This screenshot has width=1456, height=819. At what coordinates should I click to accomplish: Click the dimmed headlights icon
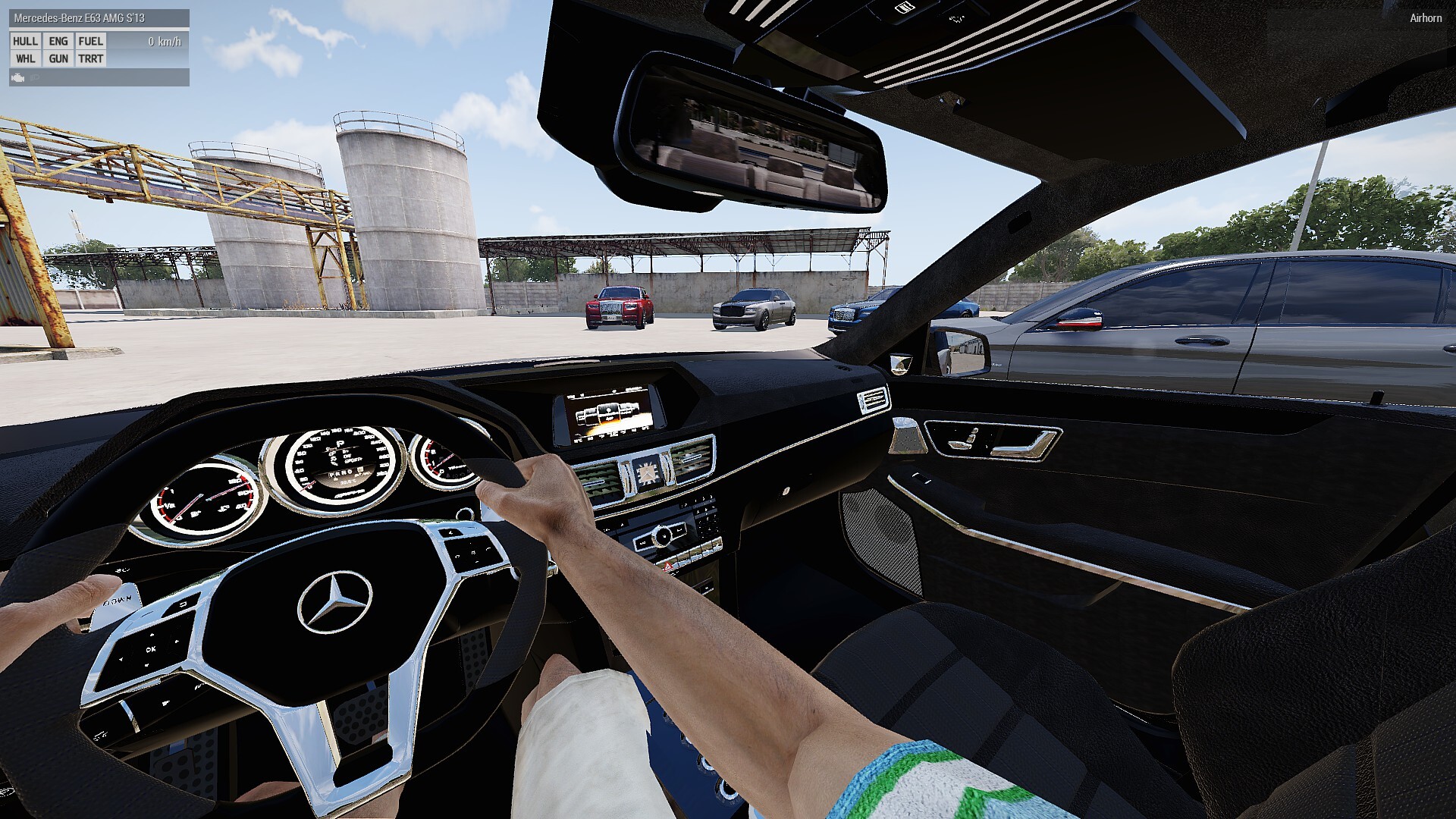(35, 77)
